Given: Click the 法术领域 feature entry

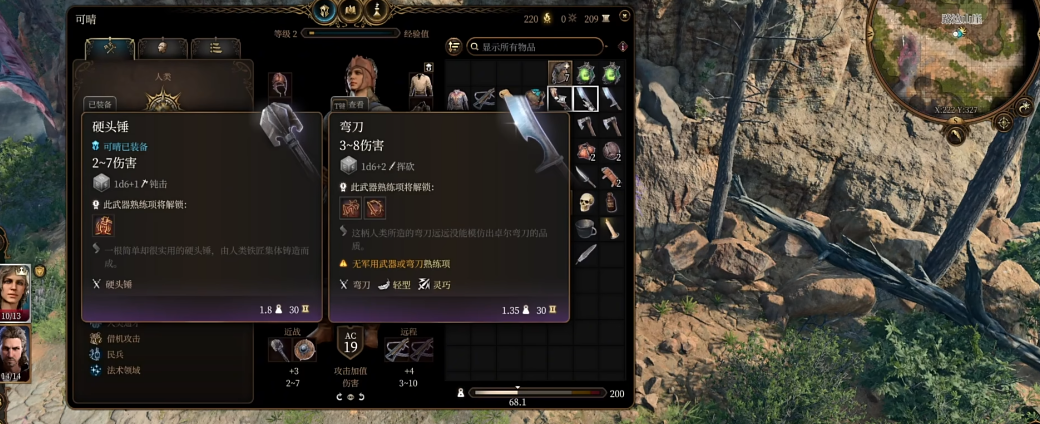Looking at the screenshot, I should 124,370.
